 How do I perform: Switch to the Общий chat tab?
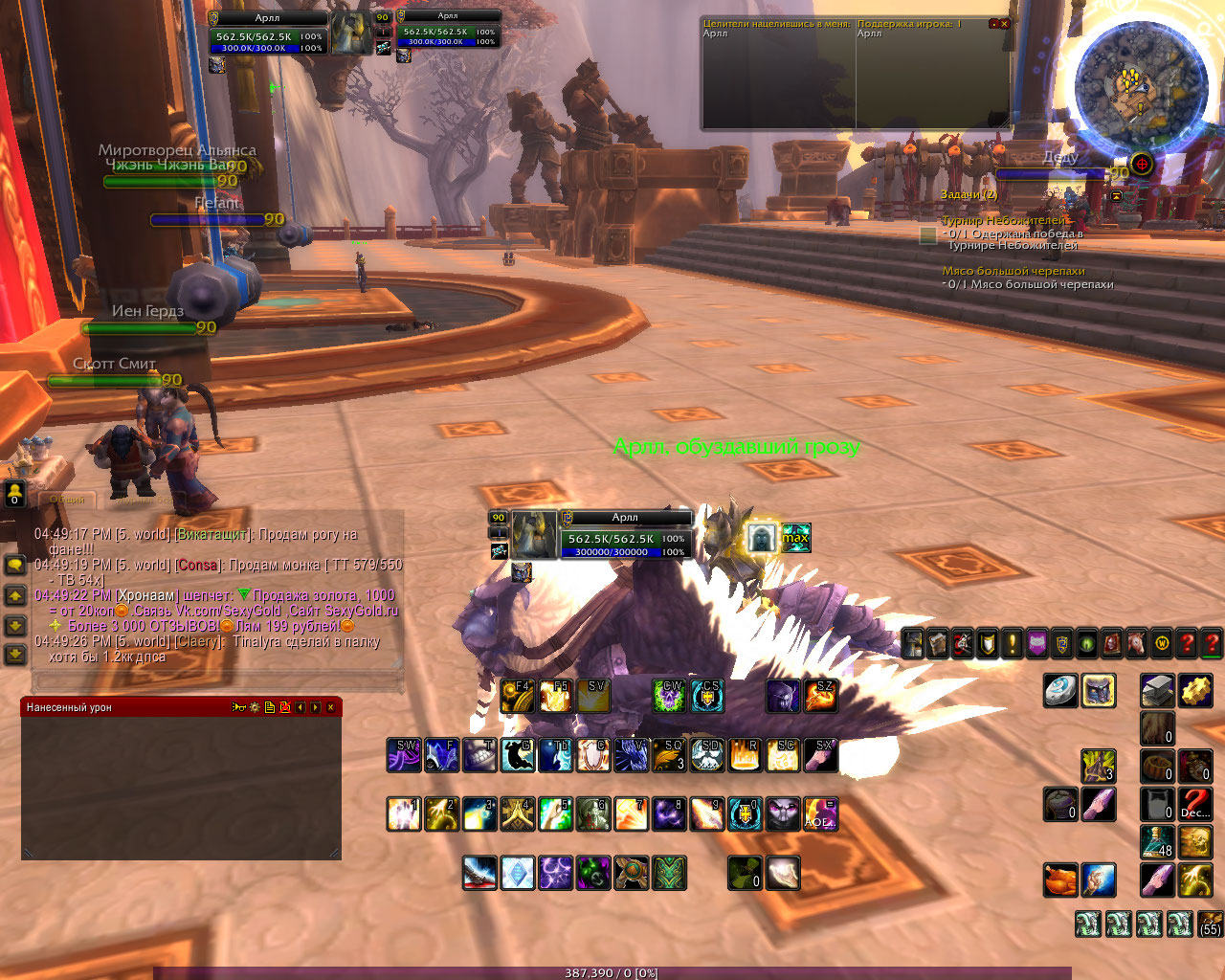point(67,499)
